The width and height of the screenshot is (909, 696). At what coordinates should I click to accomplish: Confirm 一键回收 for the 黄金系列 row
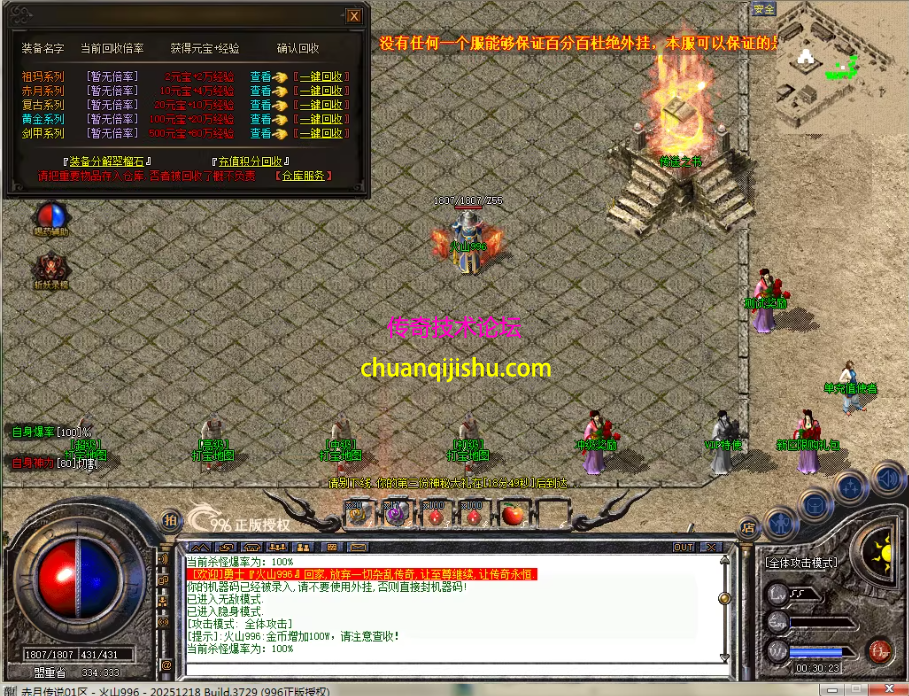point(321,119)
